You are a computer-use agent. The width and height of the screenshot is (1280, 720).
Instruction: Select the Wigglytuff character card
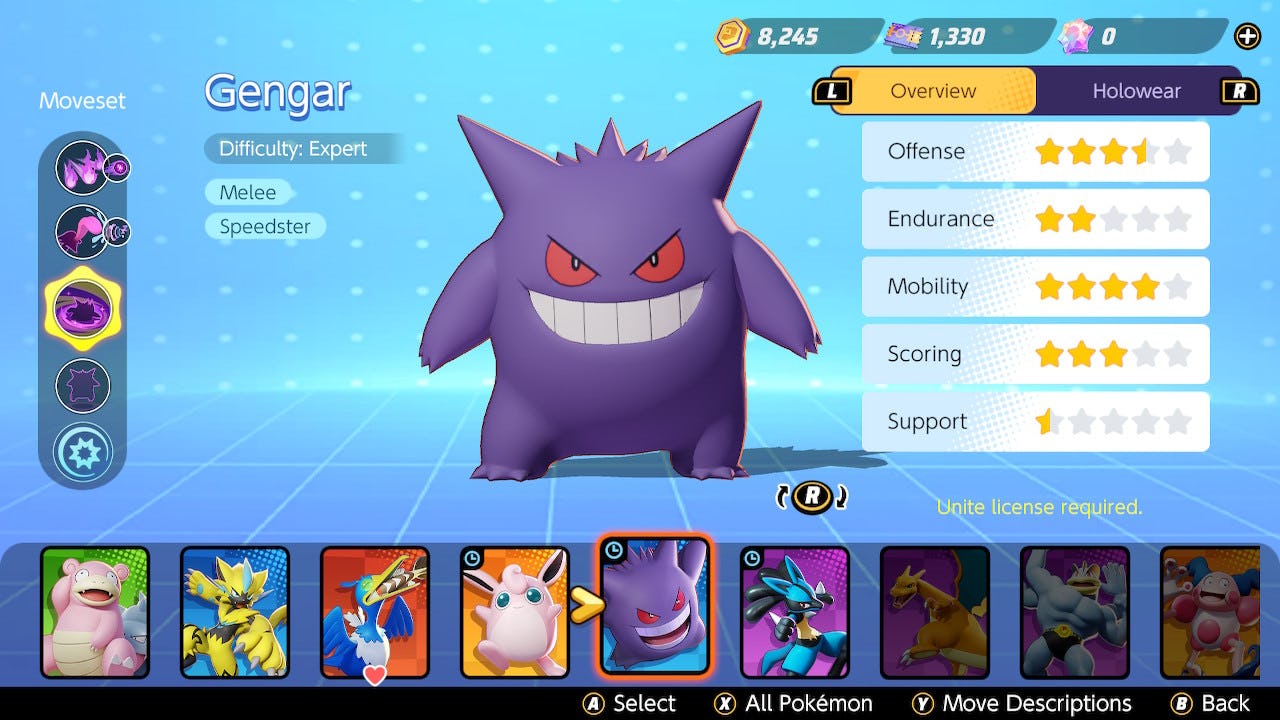[515, 611]
